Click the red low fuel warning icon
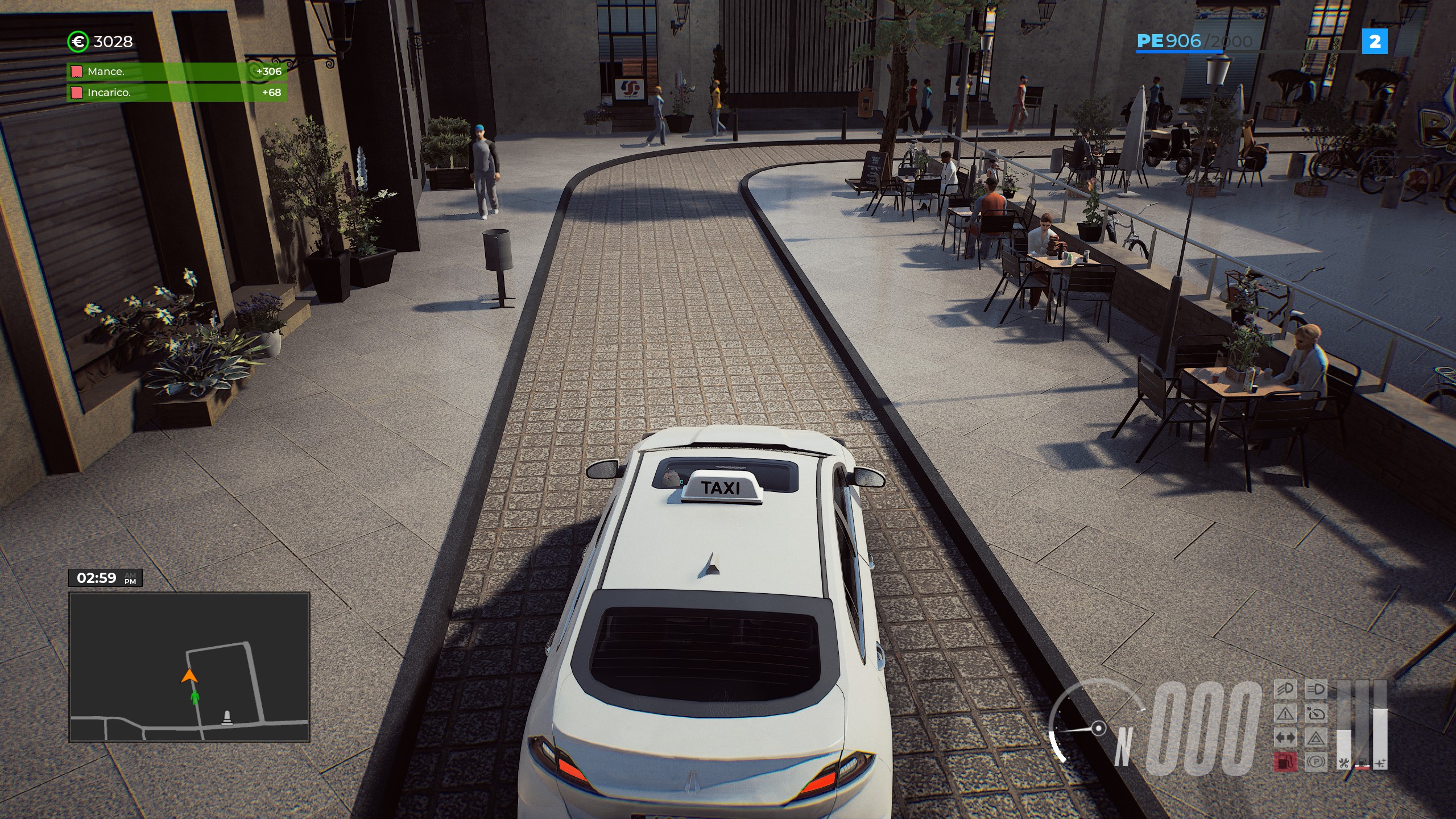The height and width of the screenshot is (819, 1456). (x=1285, y=761)
